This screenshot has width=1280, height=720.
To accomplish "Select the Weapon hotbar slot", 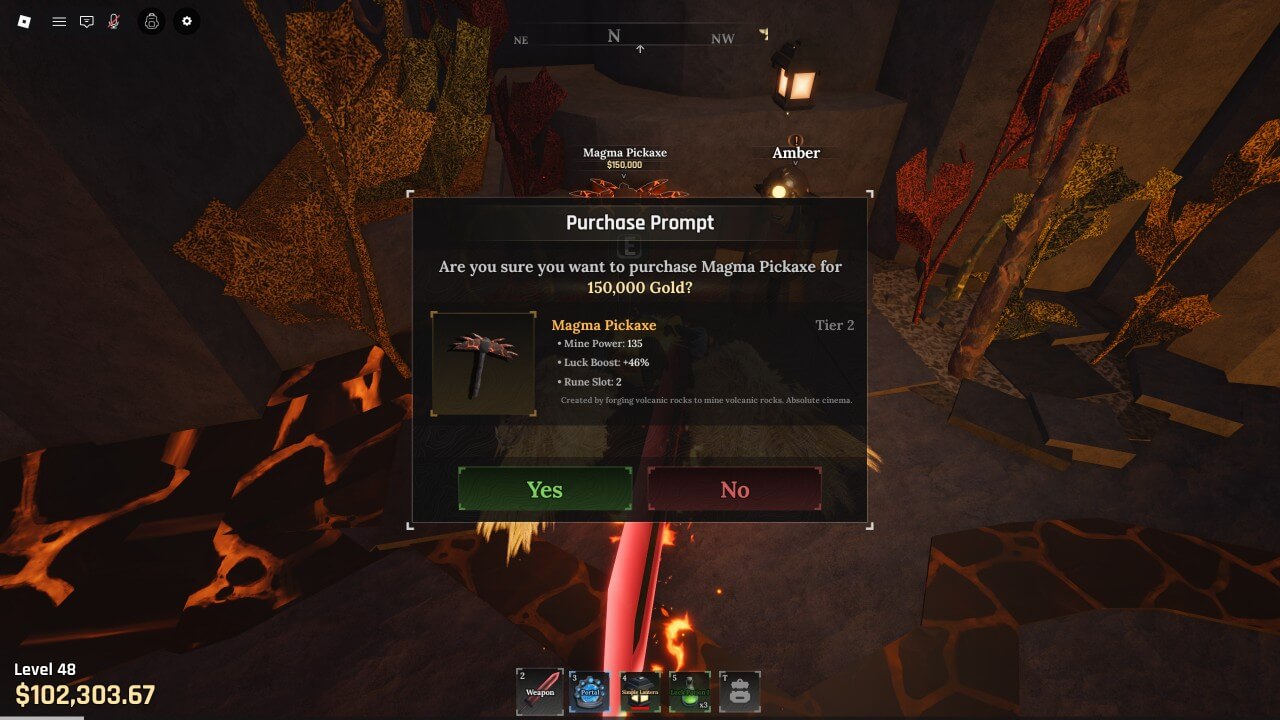I will [x=540, y=692].
